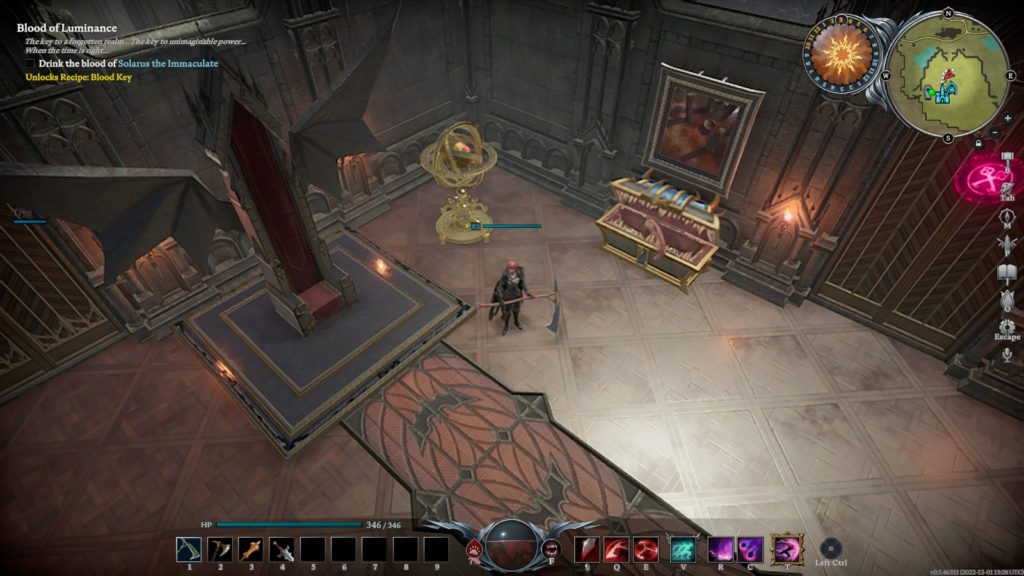Viewport: 1024px width, 576px height.
Task: Trigger the E whirlwind weapon skill
Action: (646, 549)
